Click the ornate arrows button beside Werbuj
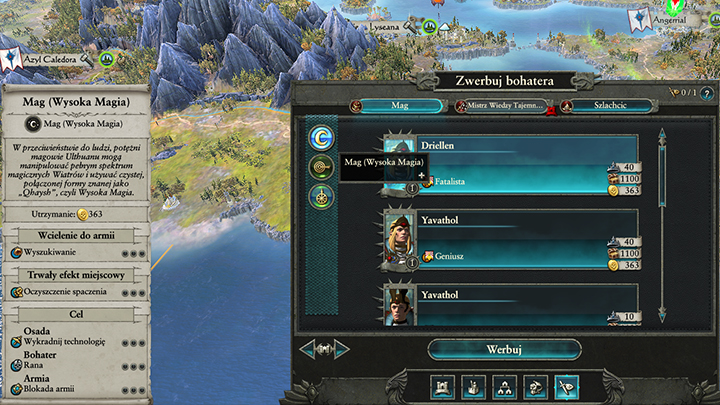The height and width of the screenshot is (405, 720). 333,349
